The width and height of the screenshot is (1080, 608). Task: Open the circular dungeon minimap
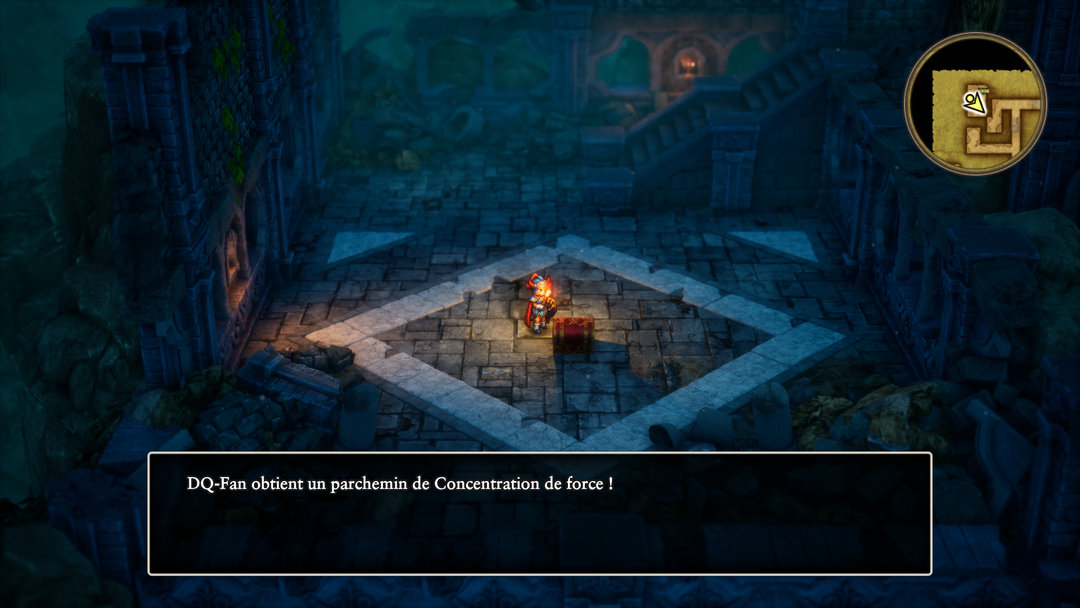975,104
